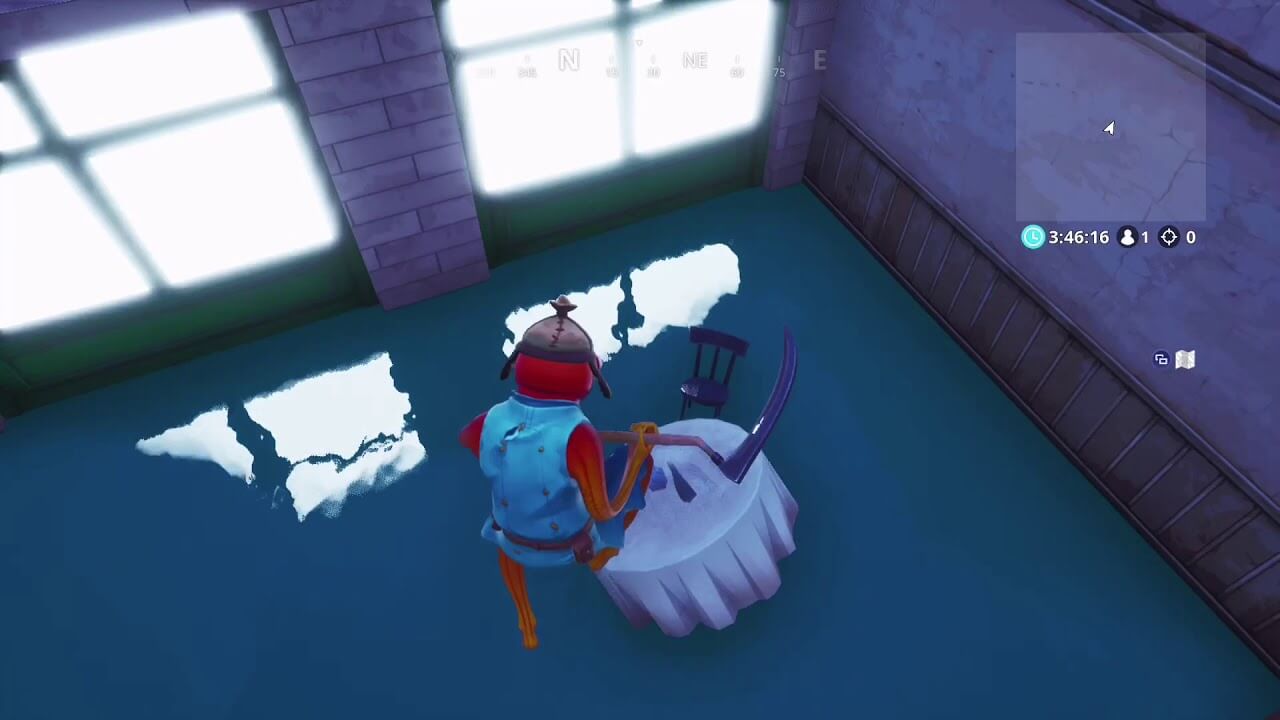Select the N marker on the compass bar

click(569, 60)
